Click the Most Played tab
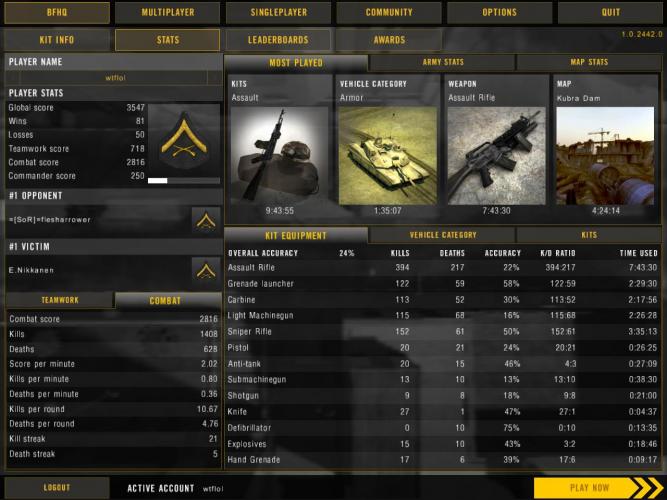667x500 pixels. pyautogui.click(x=296, y=63)
